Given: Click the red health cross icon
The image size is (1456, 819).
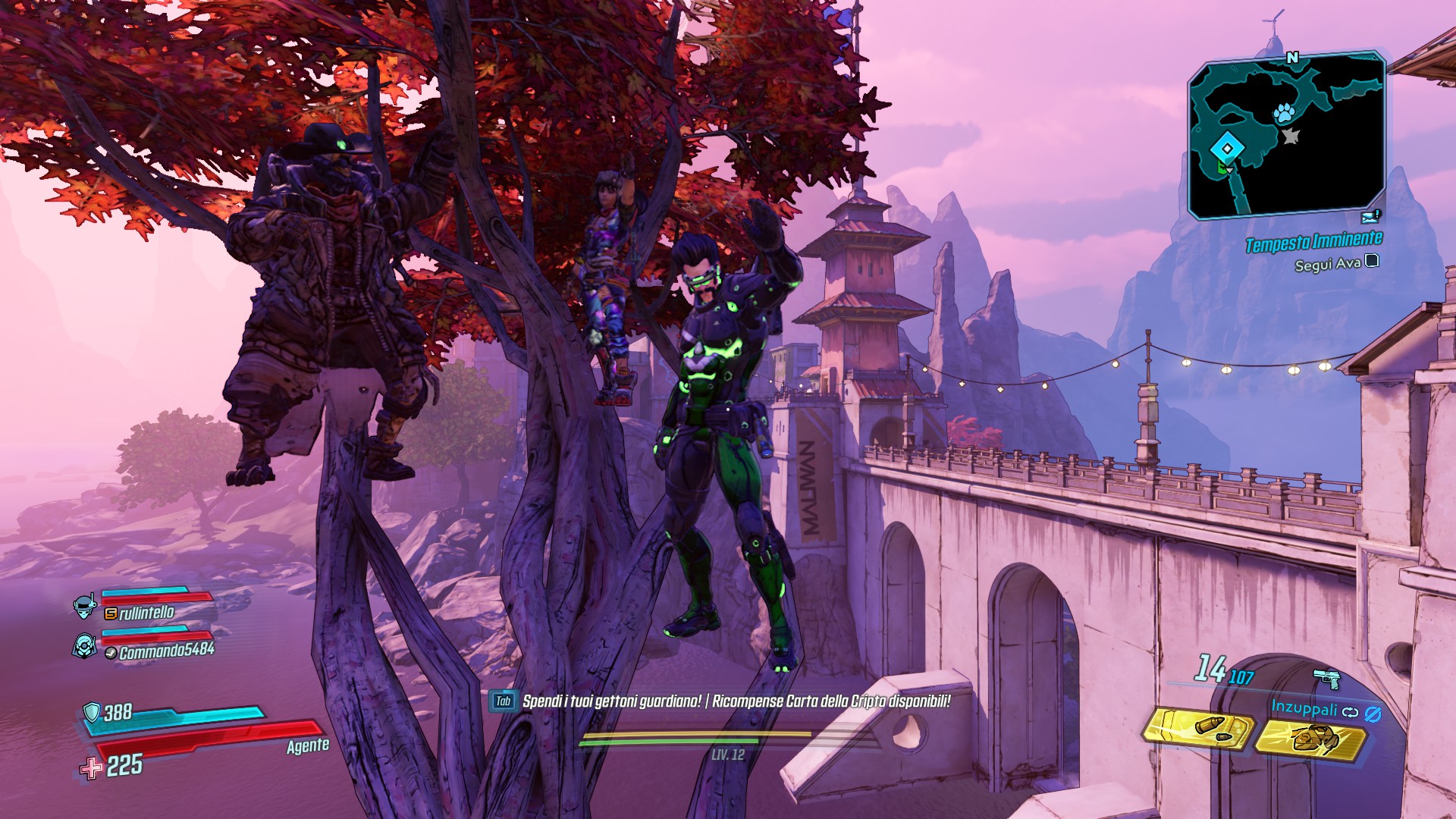Looking at the screenshot, I should coord(92,769).
